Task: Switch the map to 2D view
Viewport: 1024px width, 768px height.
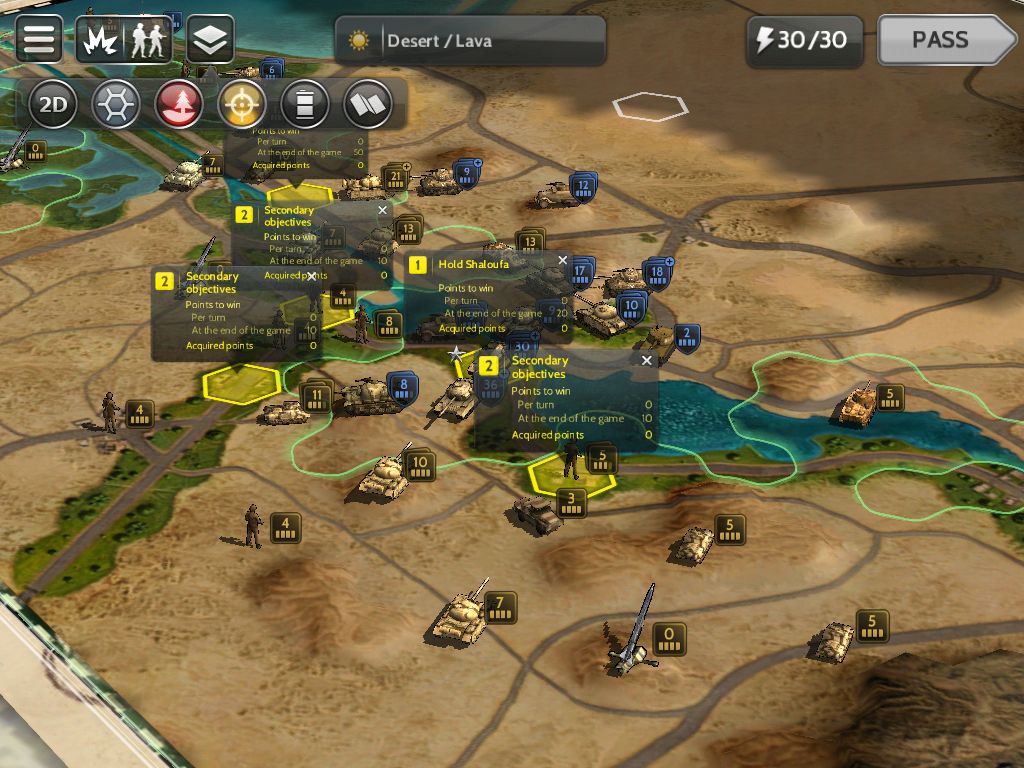Action: [53, 104]
